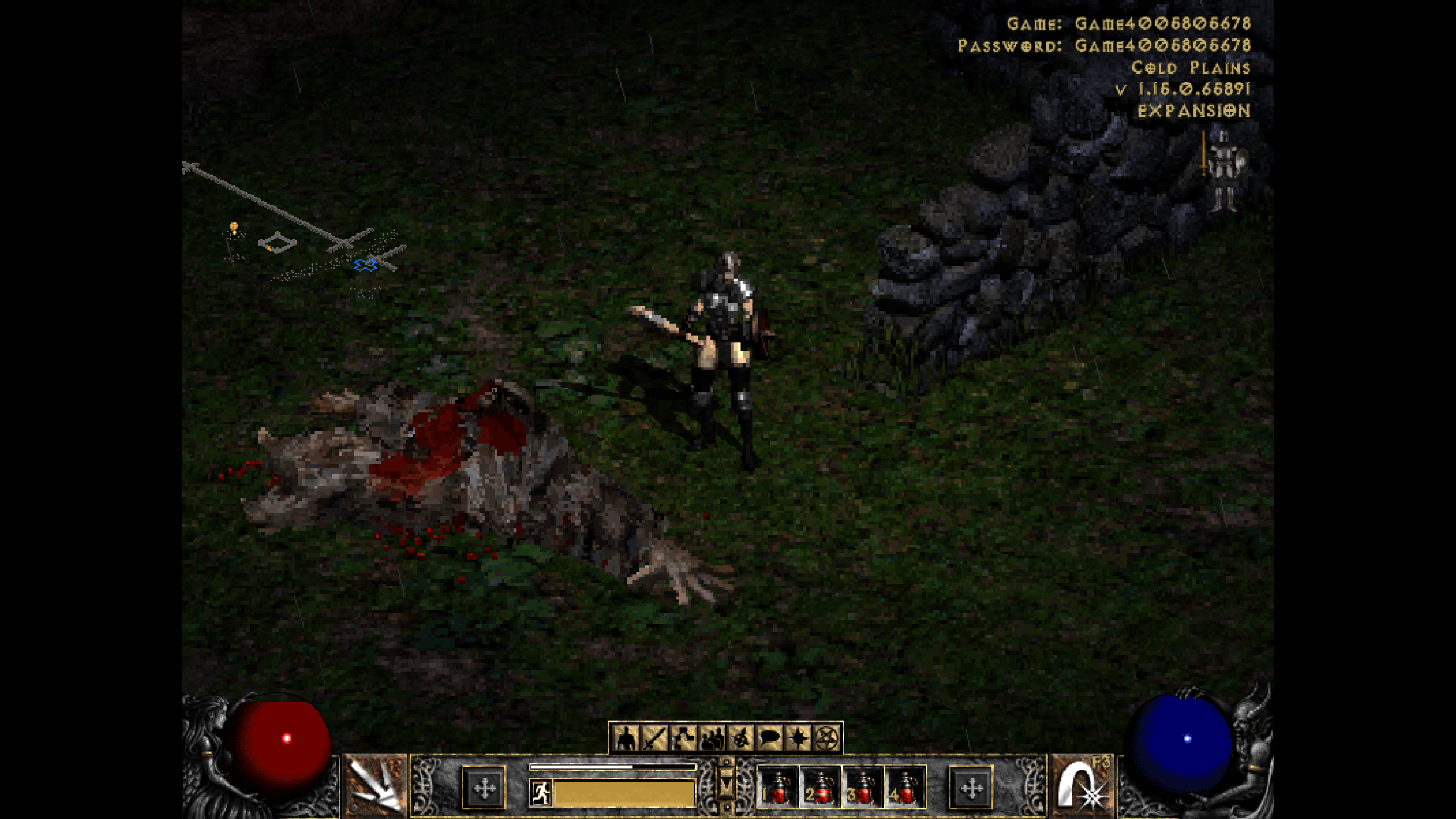Screen dimensions: 1456x819
Task: Open the Skill Tree hand icon
Action: tap(684, 735)
